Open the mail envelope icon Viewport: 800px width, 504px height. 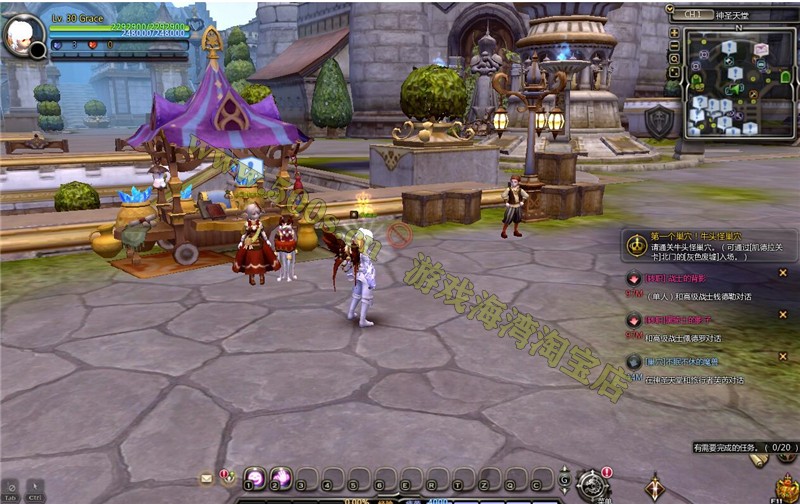207,478
